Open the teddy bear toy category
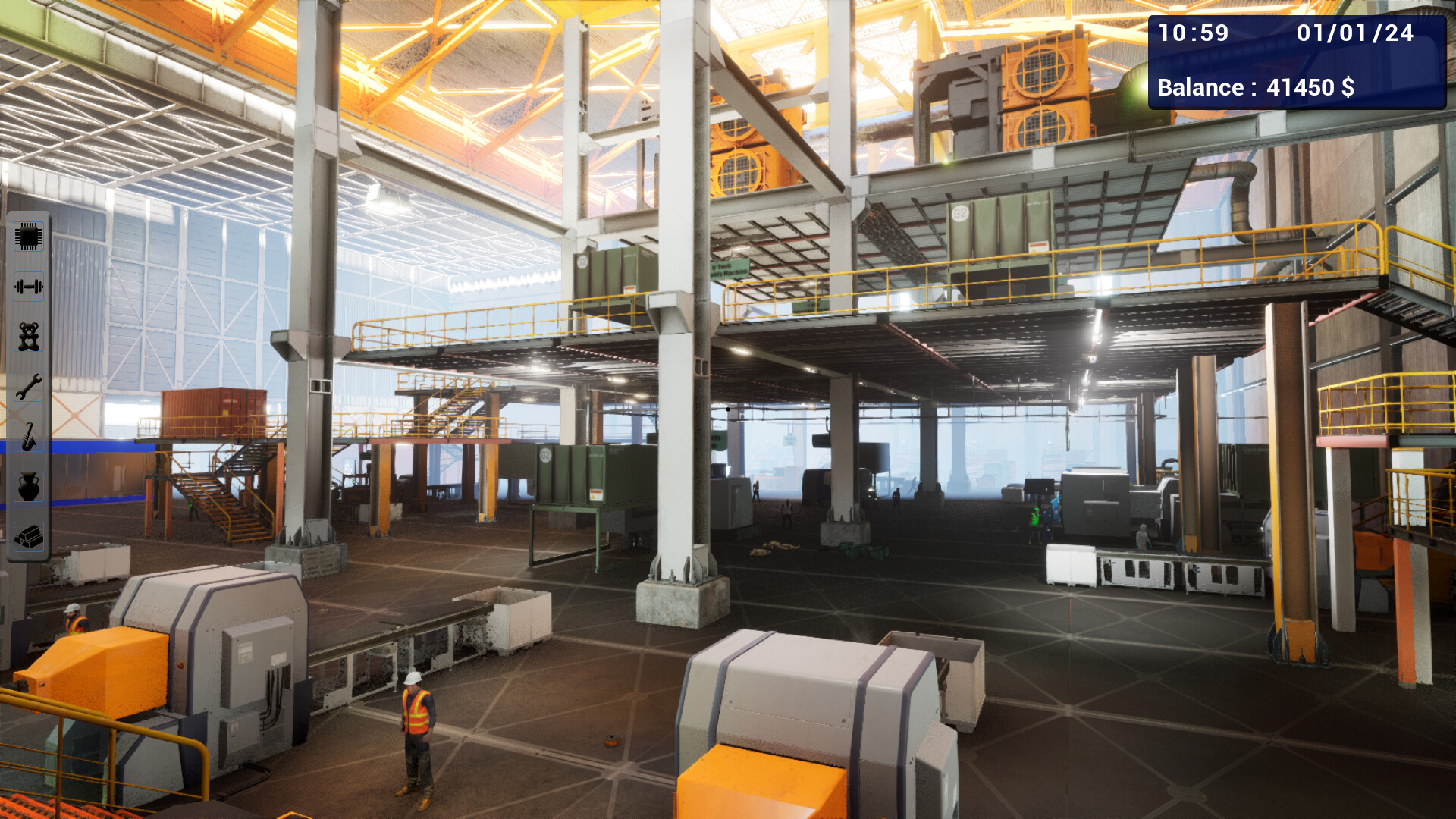The height and width of the screenshot is (819, 1456). 29,336
